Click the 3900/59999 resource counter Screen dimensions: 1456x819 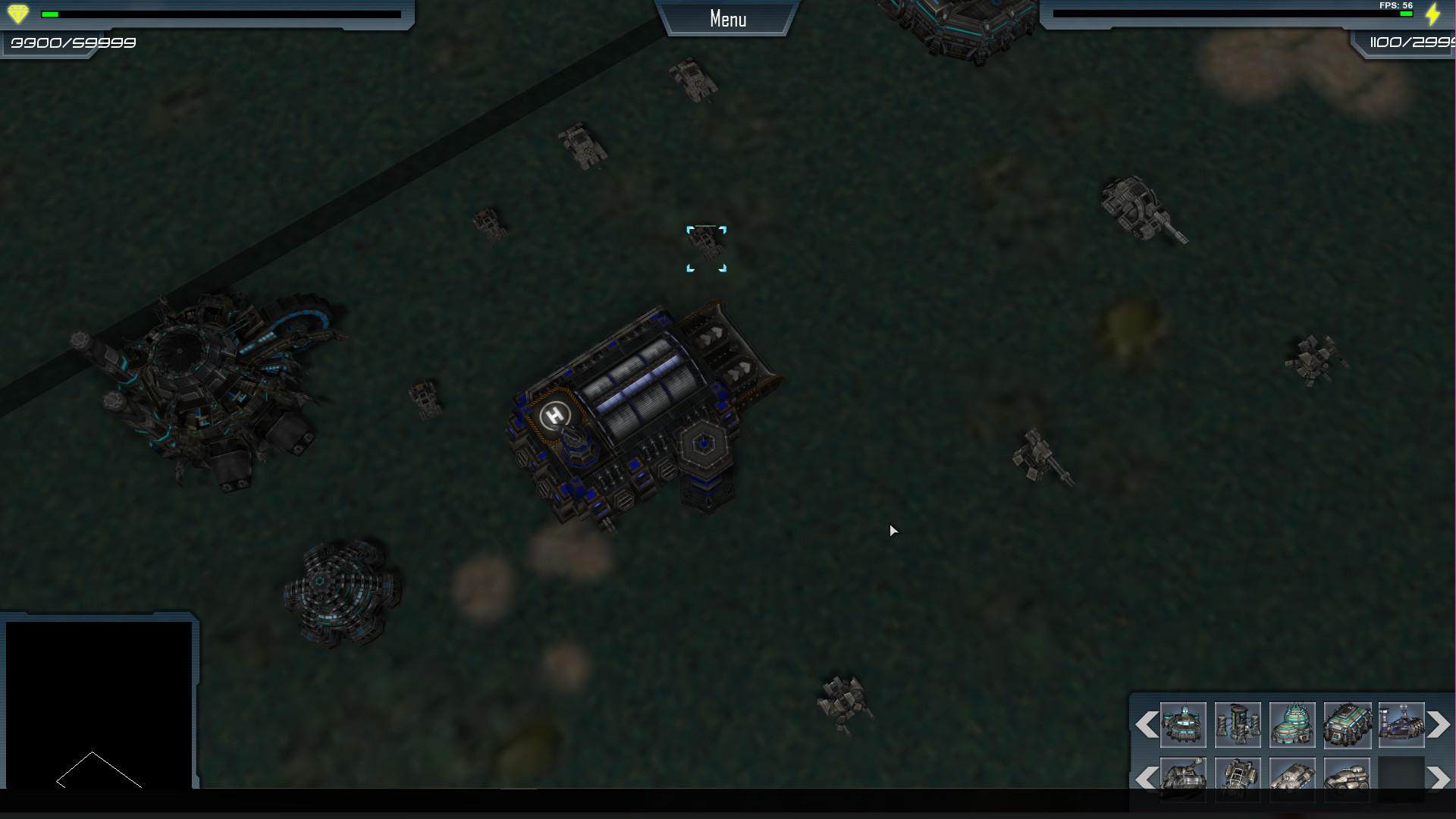pos(71,43)
